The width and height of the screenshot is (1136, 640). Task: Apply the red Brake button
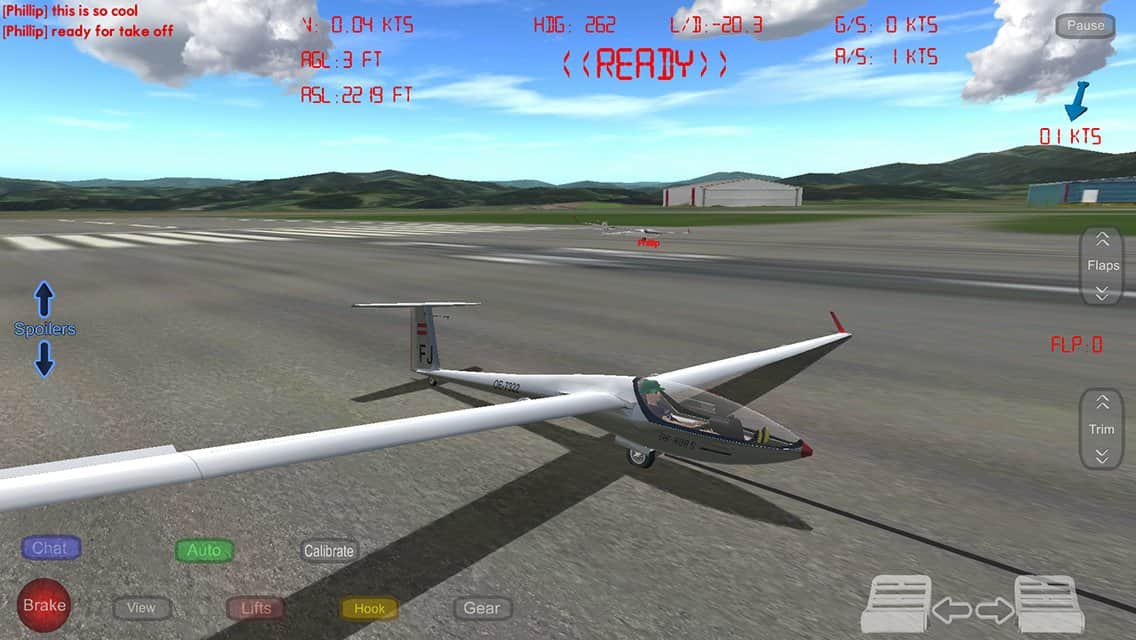(44, 605)
